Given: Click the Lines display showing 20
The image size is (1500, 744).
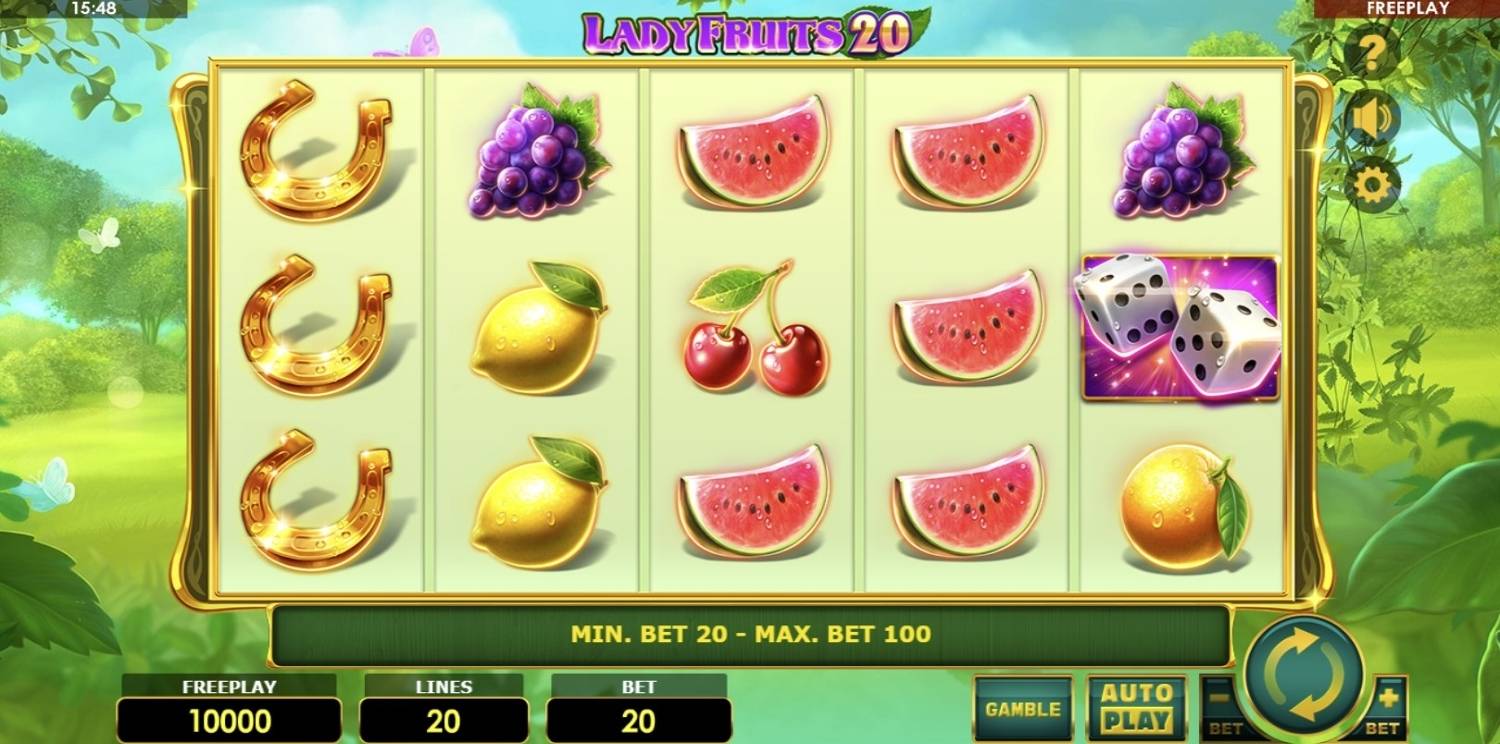Looking at the screenshot, I should [443, 718].
